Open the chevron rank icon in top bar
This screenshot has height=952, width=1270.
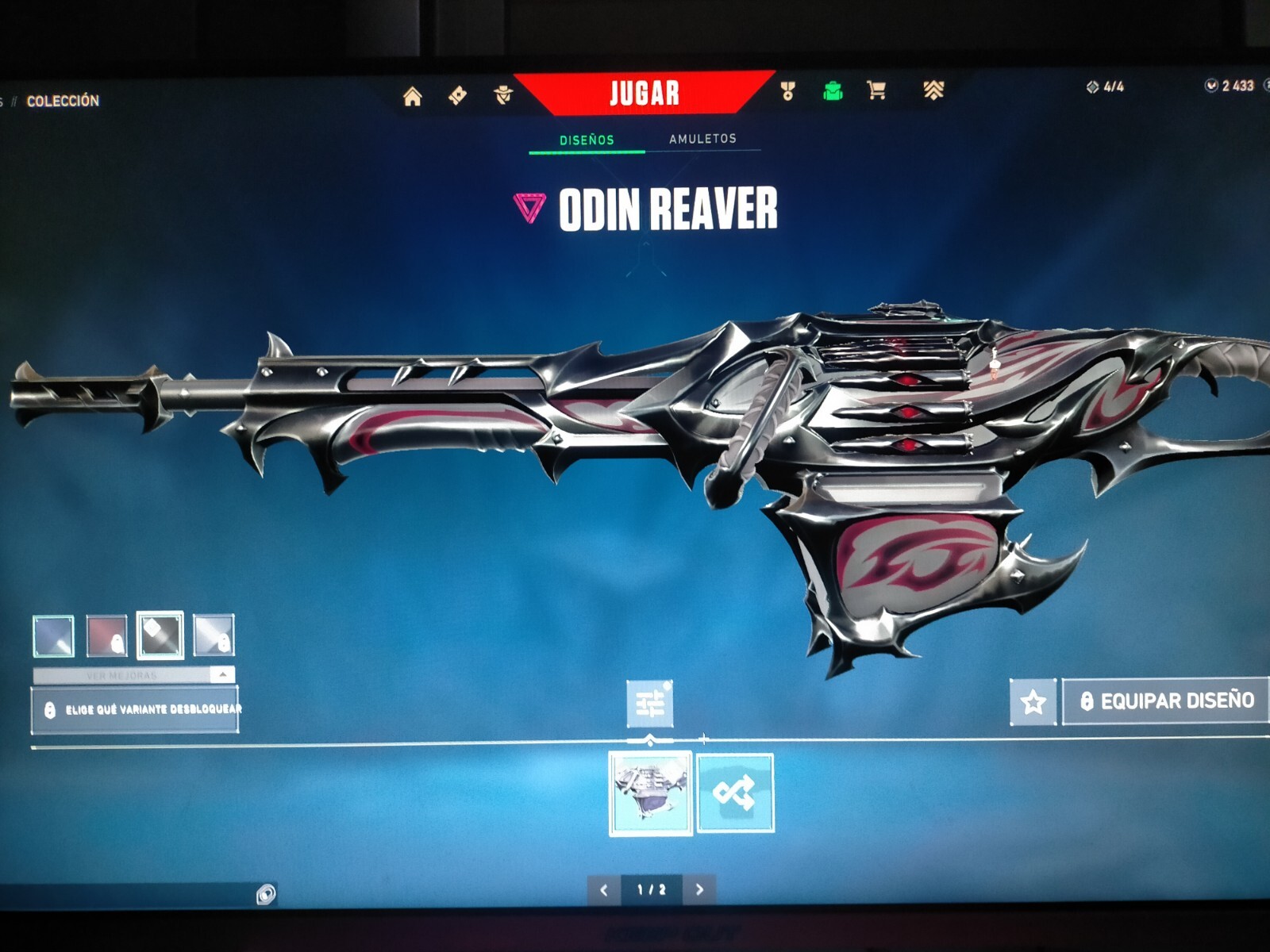(933, 90)
